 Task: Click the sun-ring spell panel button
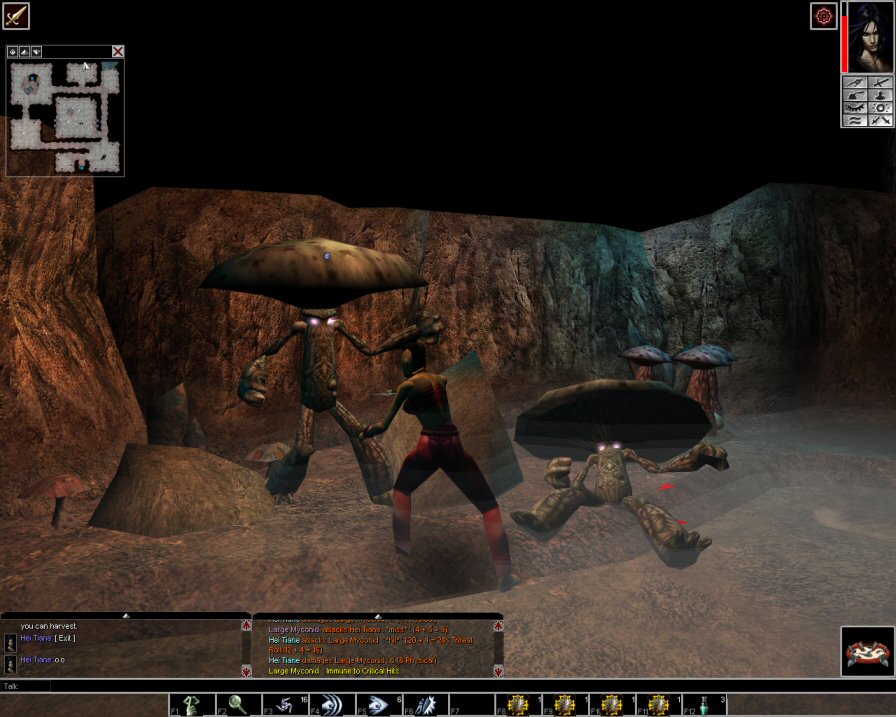[880, 107]
